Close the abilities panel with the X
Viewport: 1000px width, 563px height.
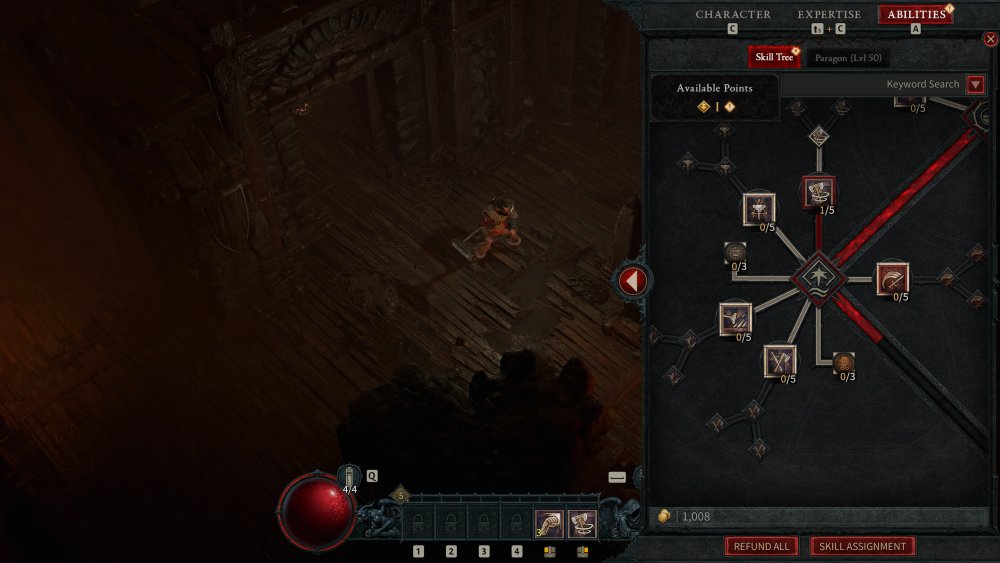pos(991,39)
